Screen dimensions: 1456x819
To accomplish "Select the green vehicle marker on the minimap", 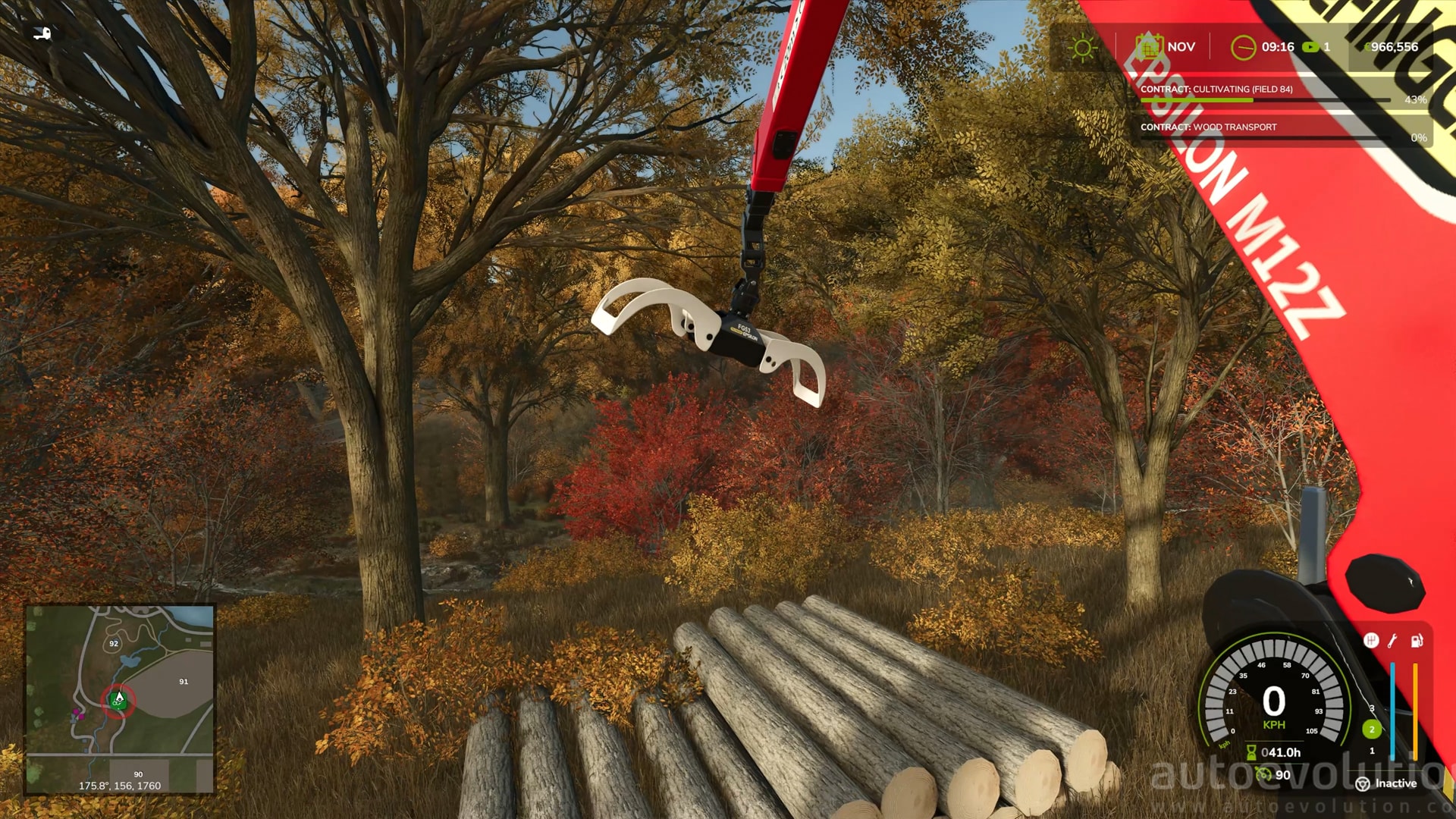I will (118, 700).
